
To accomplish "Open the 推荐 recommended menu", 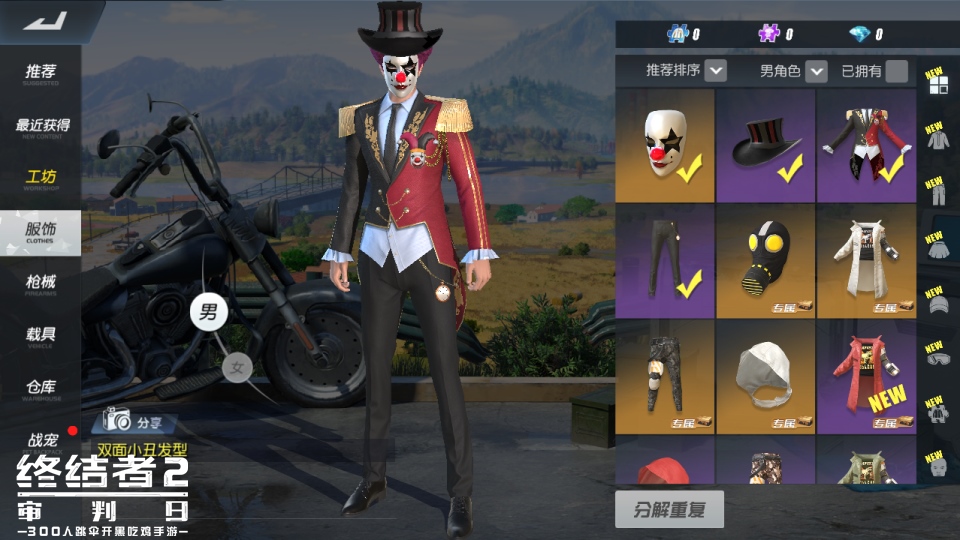I will tap(41, 73).
